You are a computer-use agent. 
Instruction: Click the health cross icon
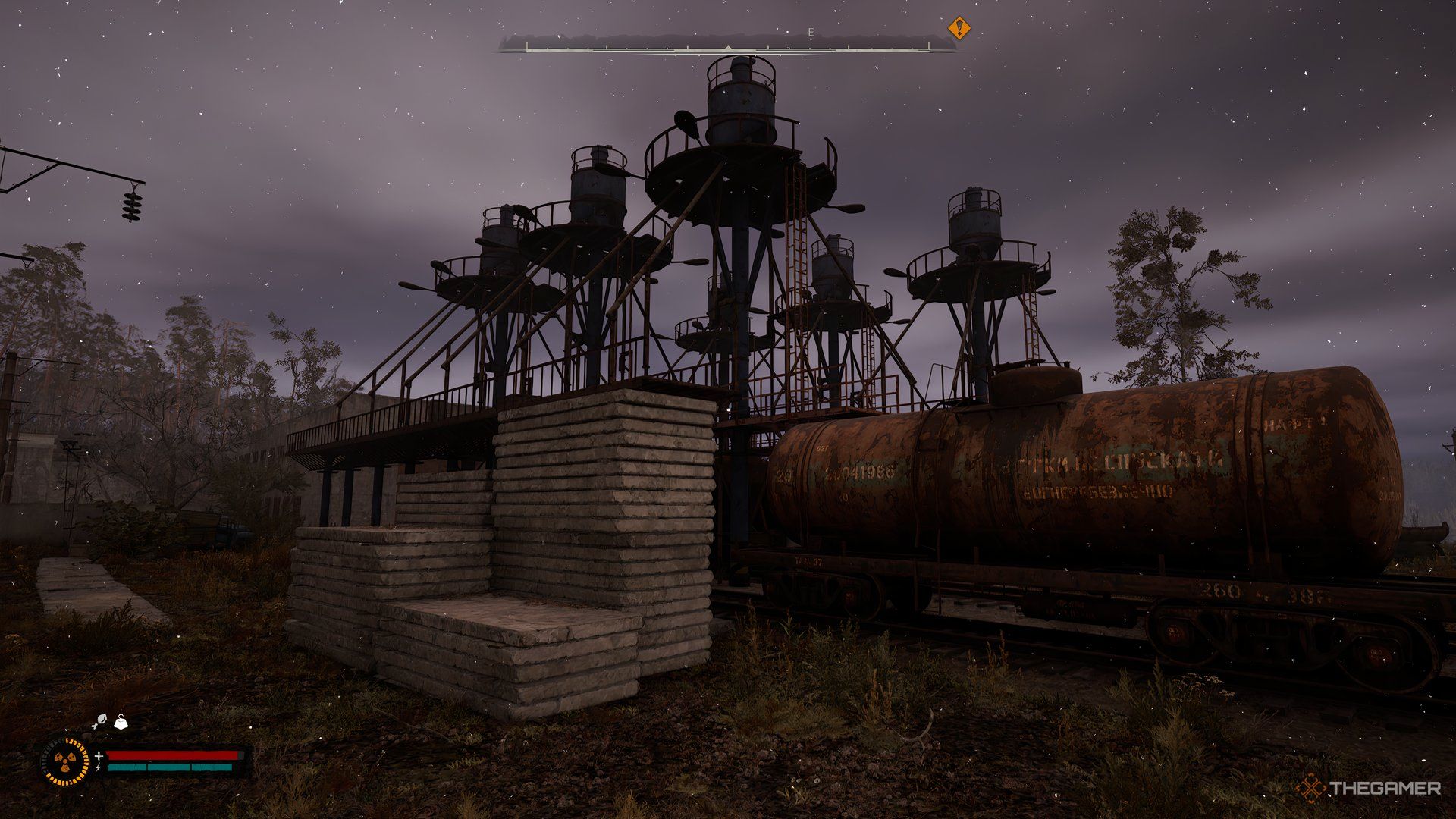click(x=99, y=755)
